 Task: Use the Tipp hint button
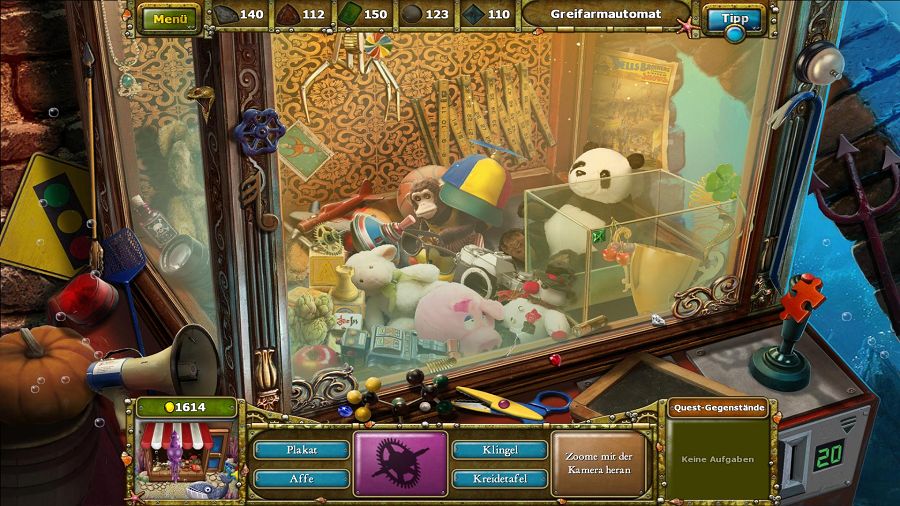[x=734, y=19]
